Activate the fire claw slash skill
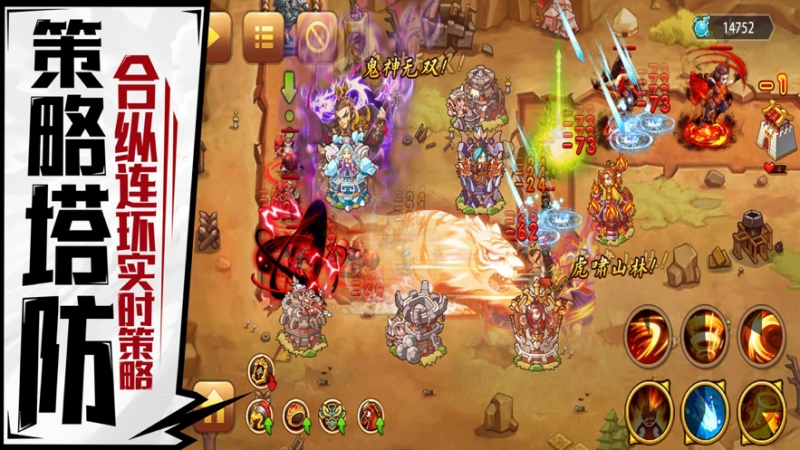This screenshot has height=450, width=800. pyautogui.click(x=648, y=335)
